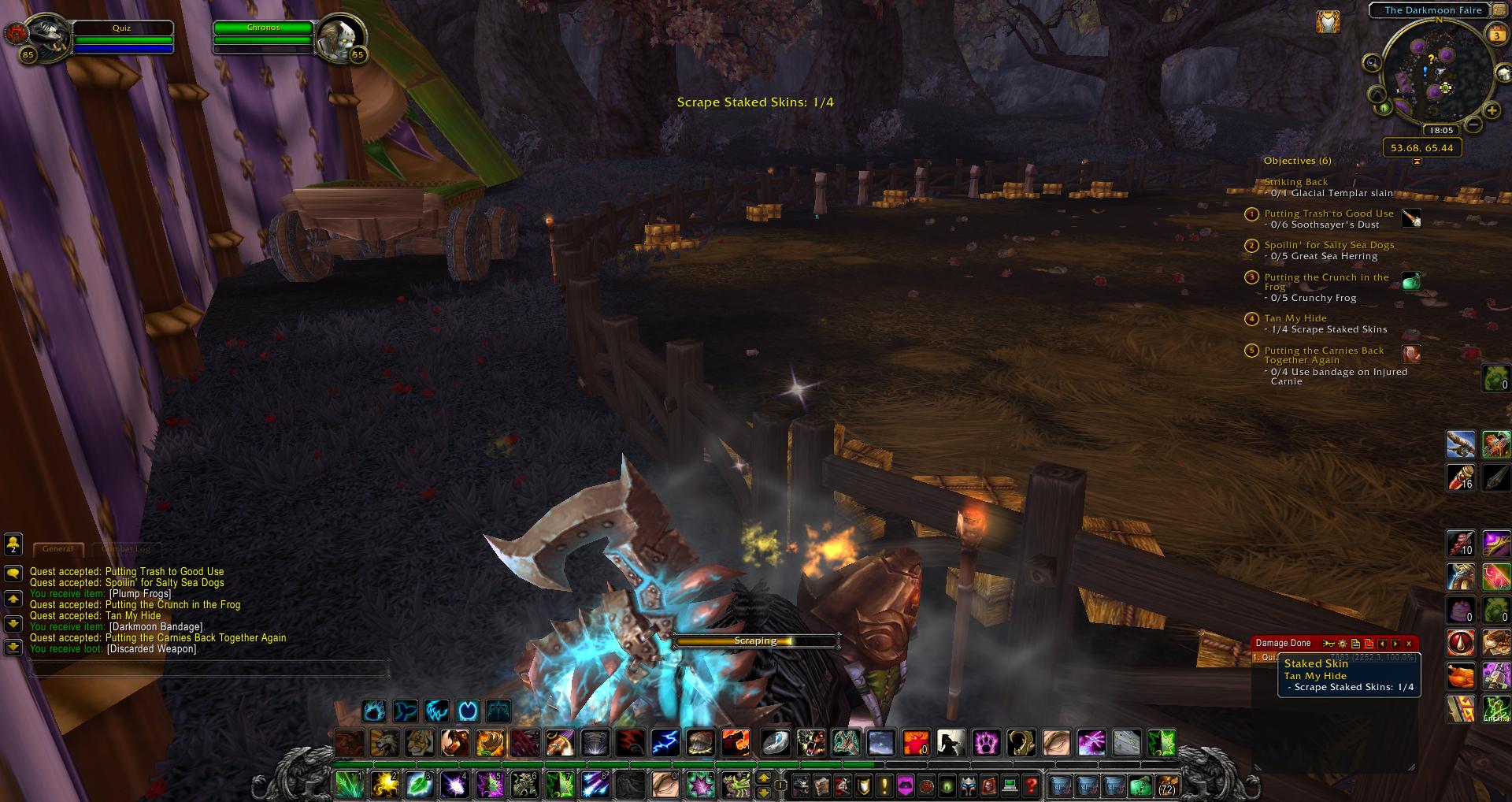Switch to the General chat tab
This screenshot has width=1512, height=802.
coord(57,548)
